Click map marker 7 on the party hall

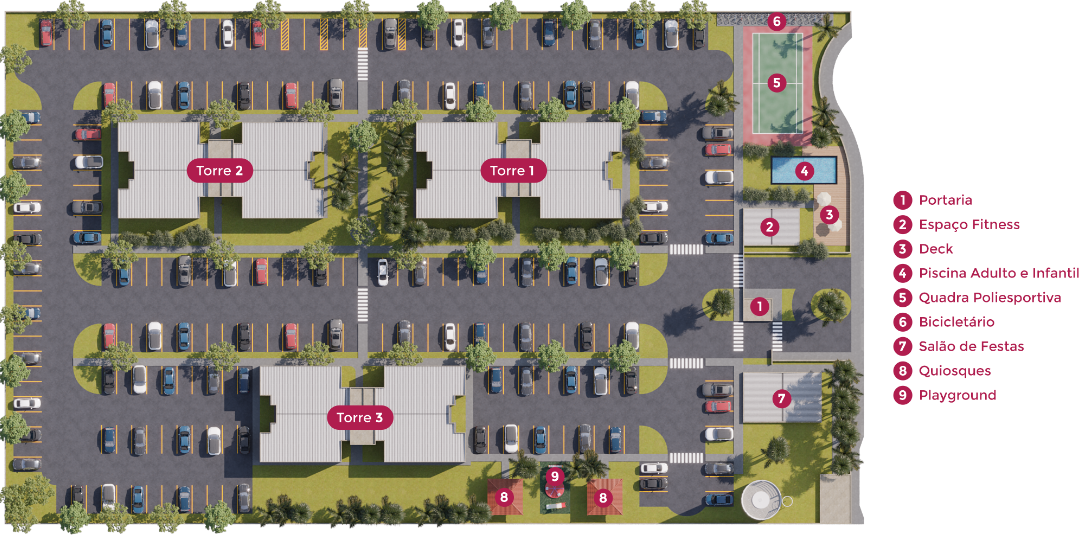point(782,399)
